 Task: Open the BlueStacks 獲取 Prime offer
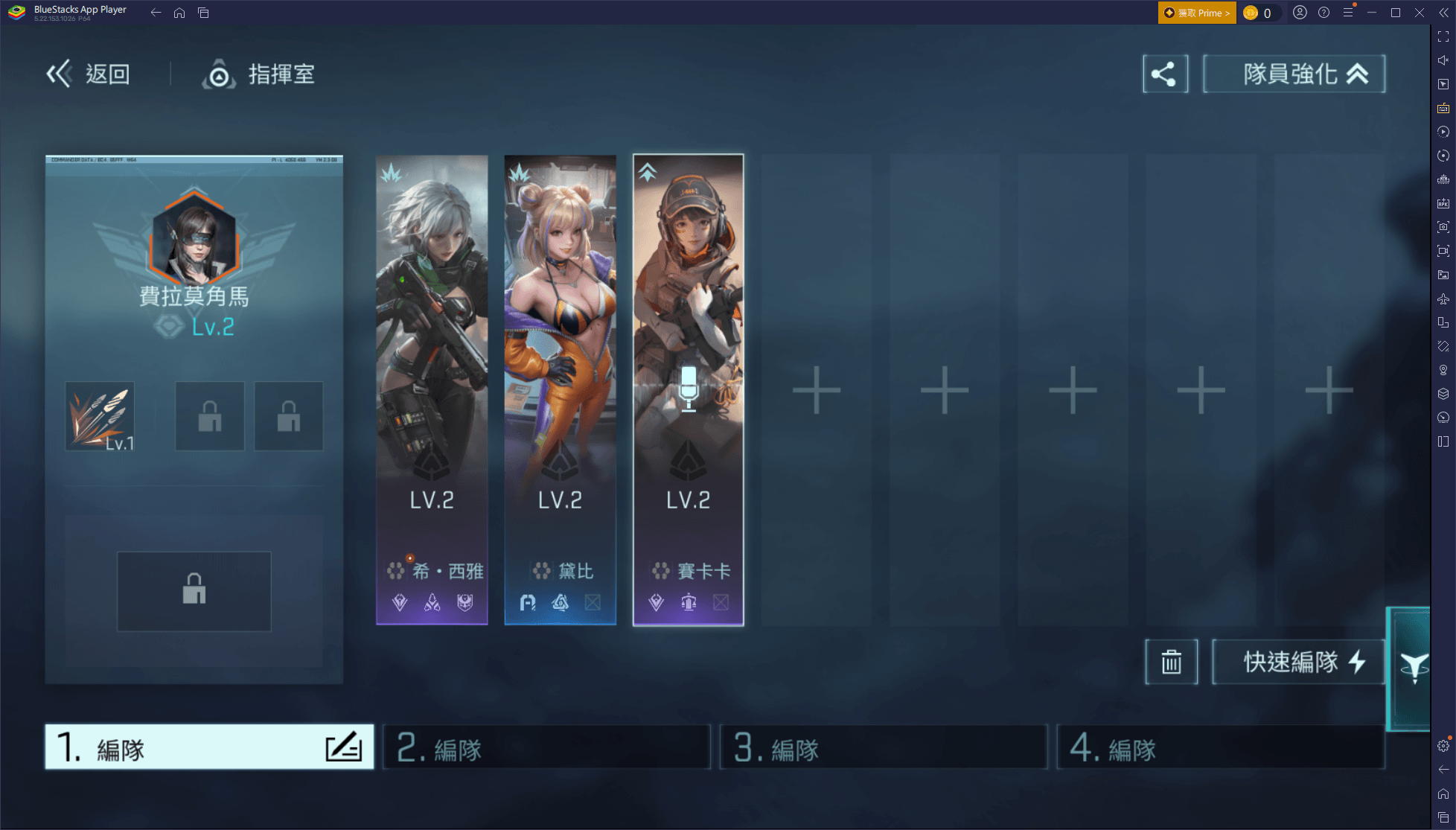pyautogui.click(x=1196, y=13)
